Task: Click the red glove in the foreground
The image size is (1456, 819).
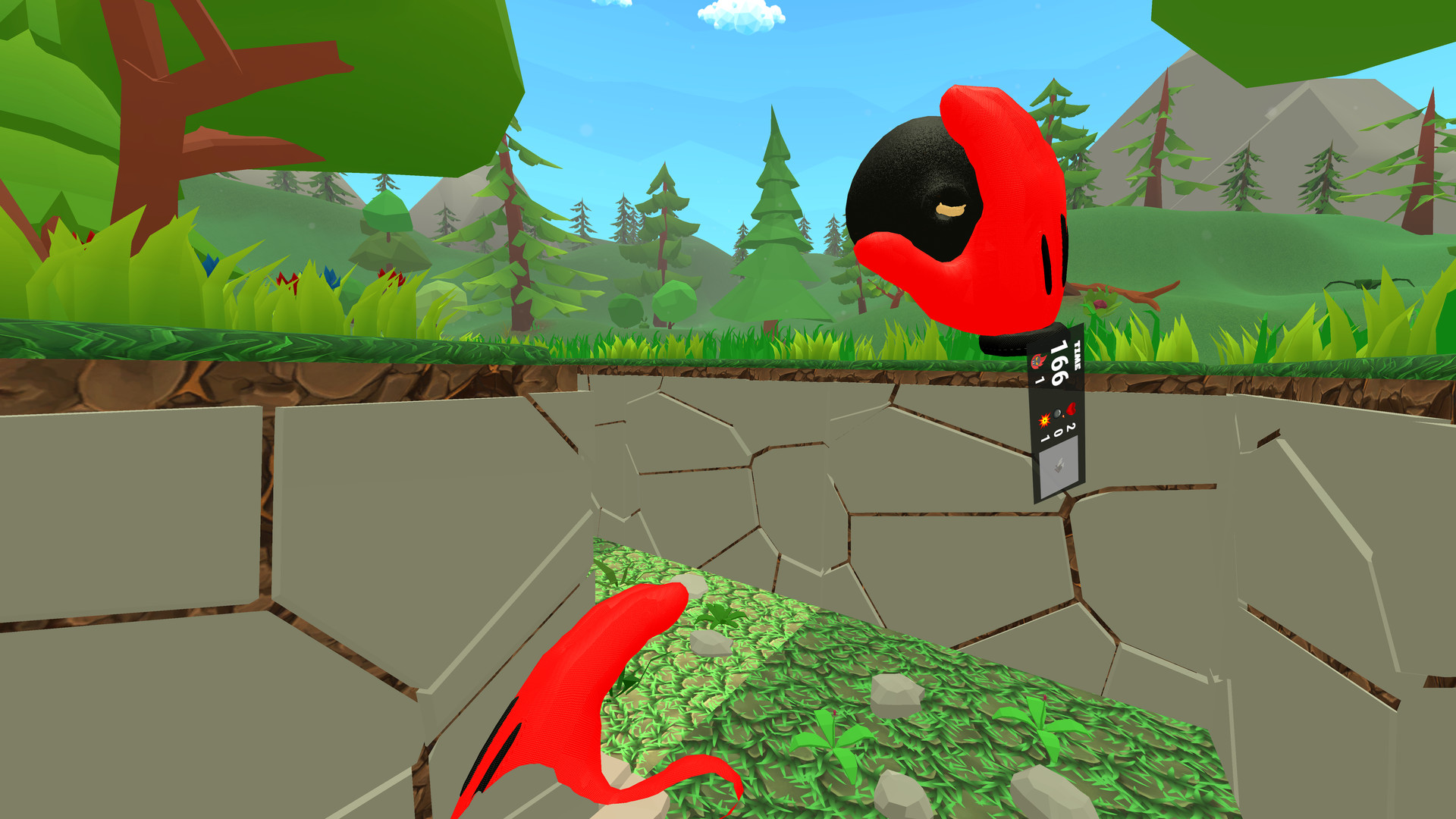Action: pos(599,682)
